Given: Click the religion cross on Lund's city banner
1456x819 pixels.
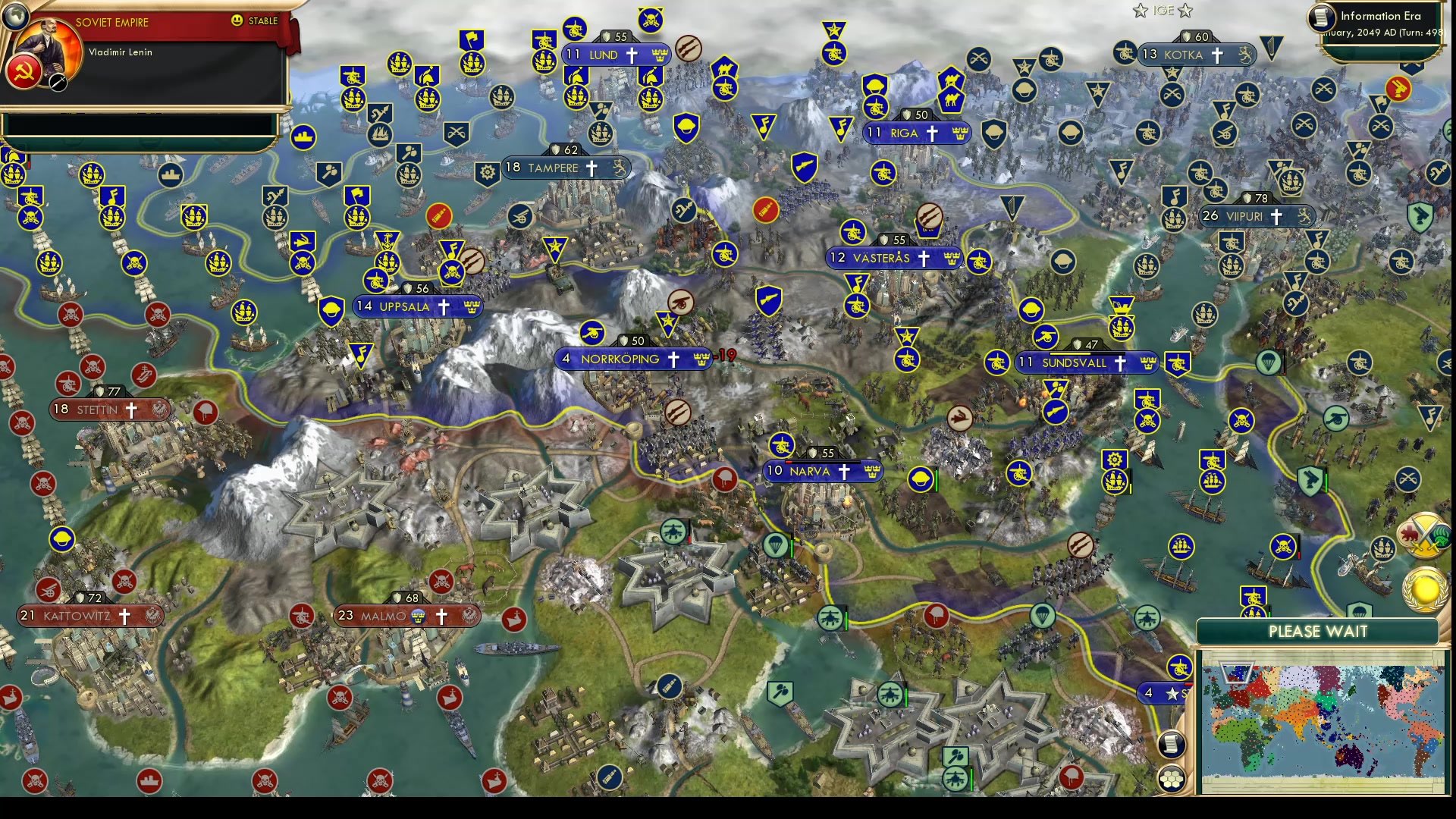Looking at the screenshot, I should [632, 55].
